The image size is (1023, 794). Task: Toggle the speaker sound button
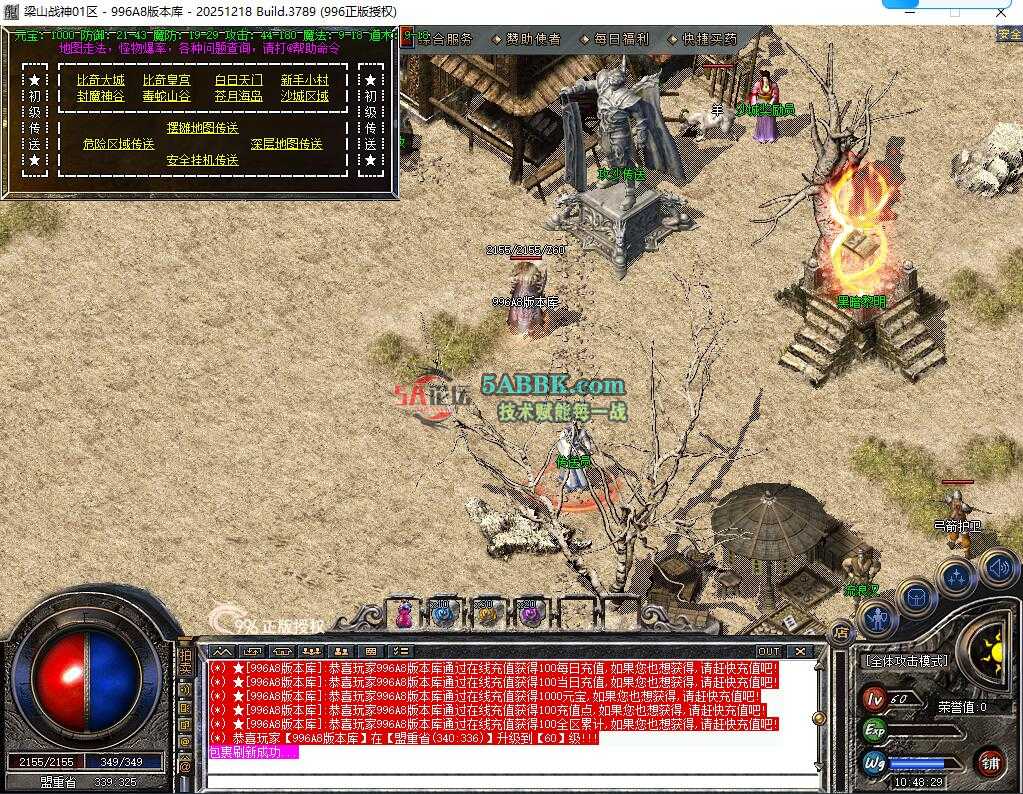pyautogui.click(x=997, y=568)
